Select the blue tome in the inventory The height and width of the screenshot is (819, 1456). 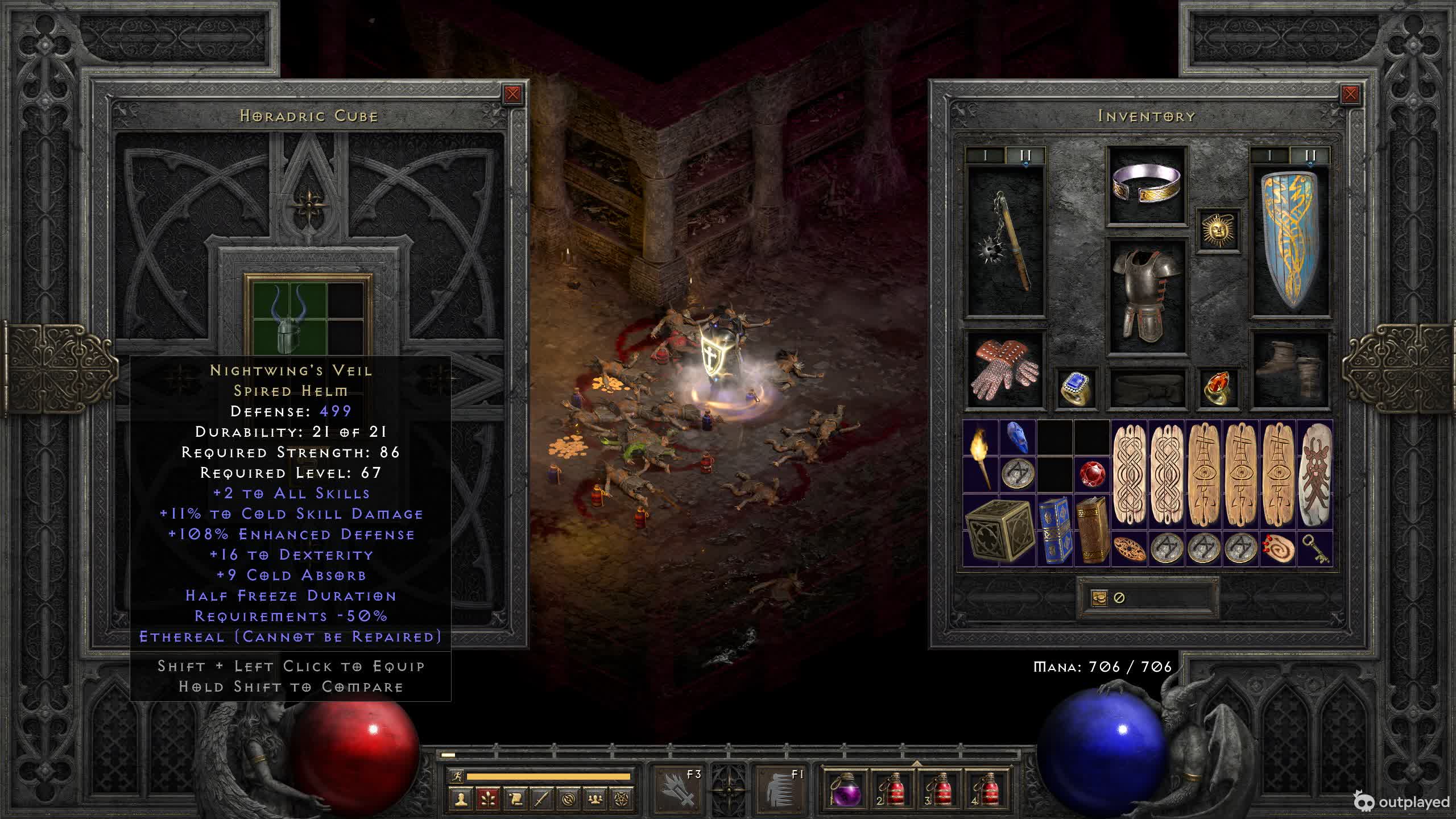click(x=1054, y=530)
